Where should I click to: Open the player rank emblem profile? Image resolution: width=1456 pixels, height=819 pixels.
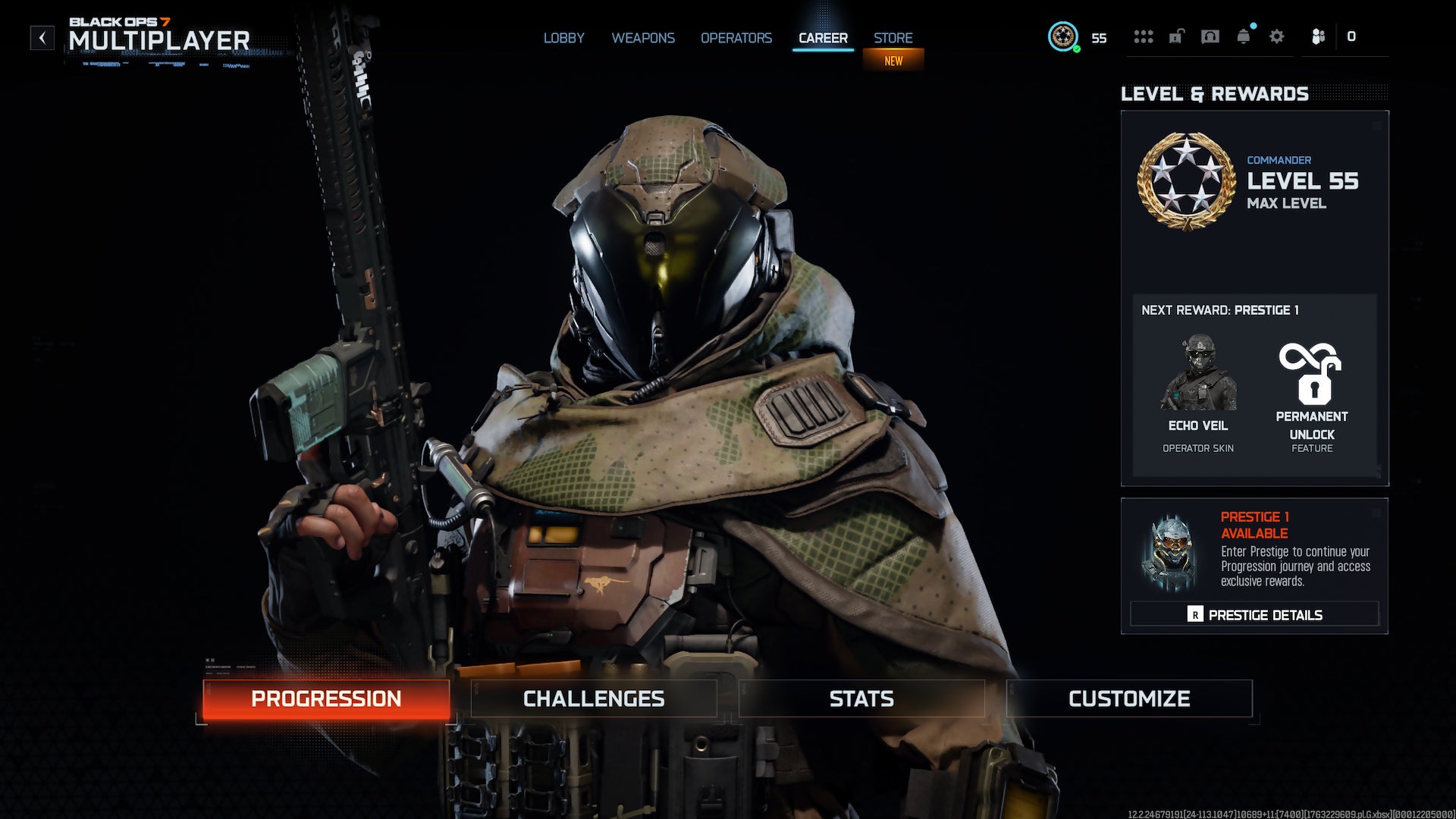pos(1063,36)
